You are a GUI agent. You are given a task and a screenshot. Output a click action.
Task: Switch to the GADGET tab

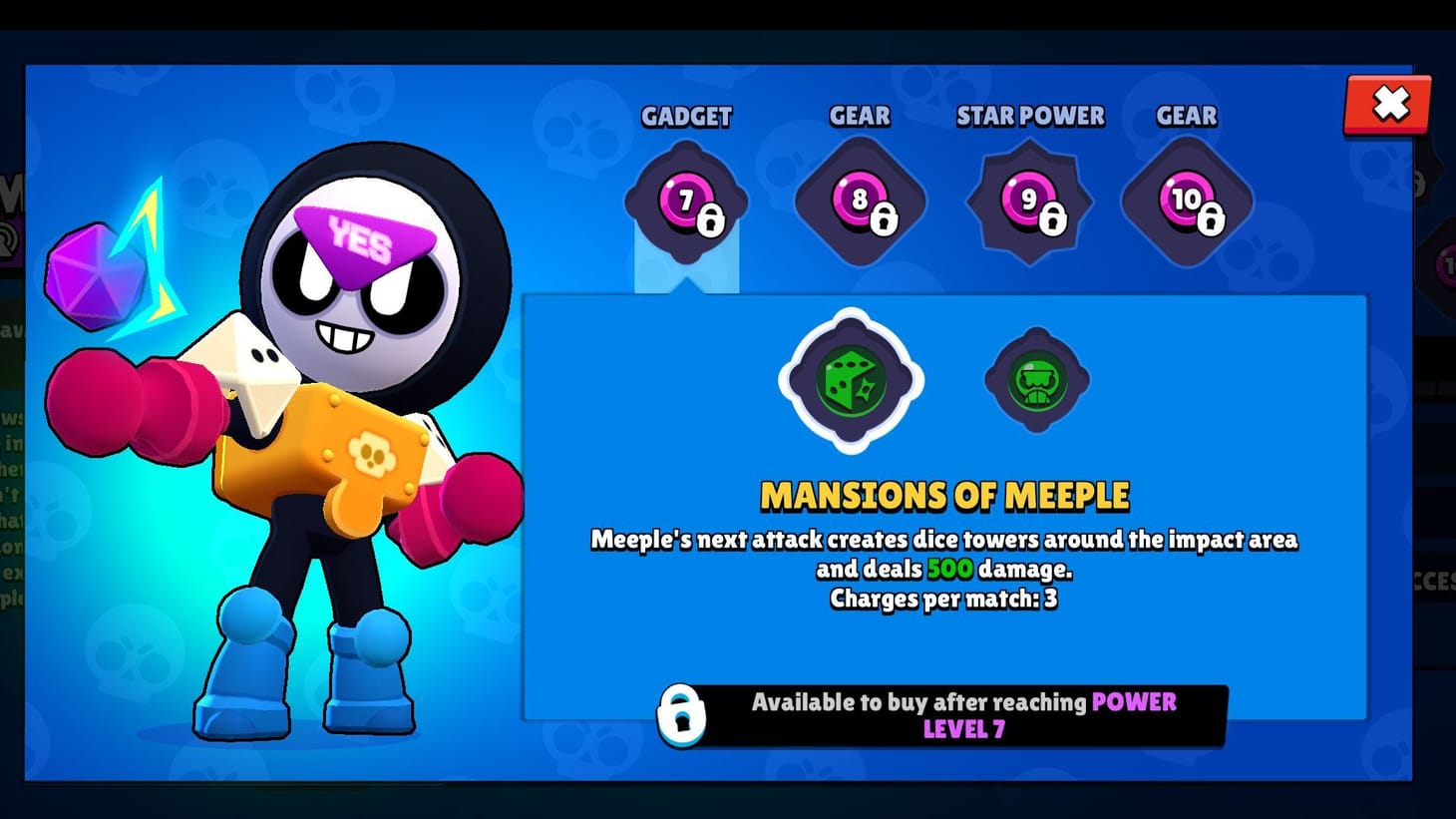tap(686, 118)
